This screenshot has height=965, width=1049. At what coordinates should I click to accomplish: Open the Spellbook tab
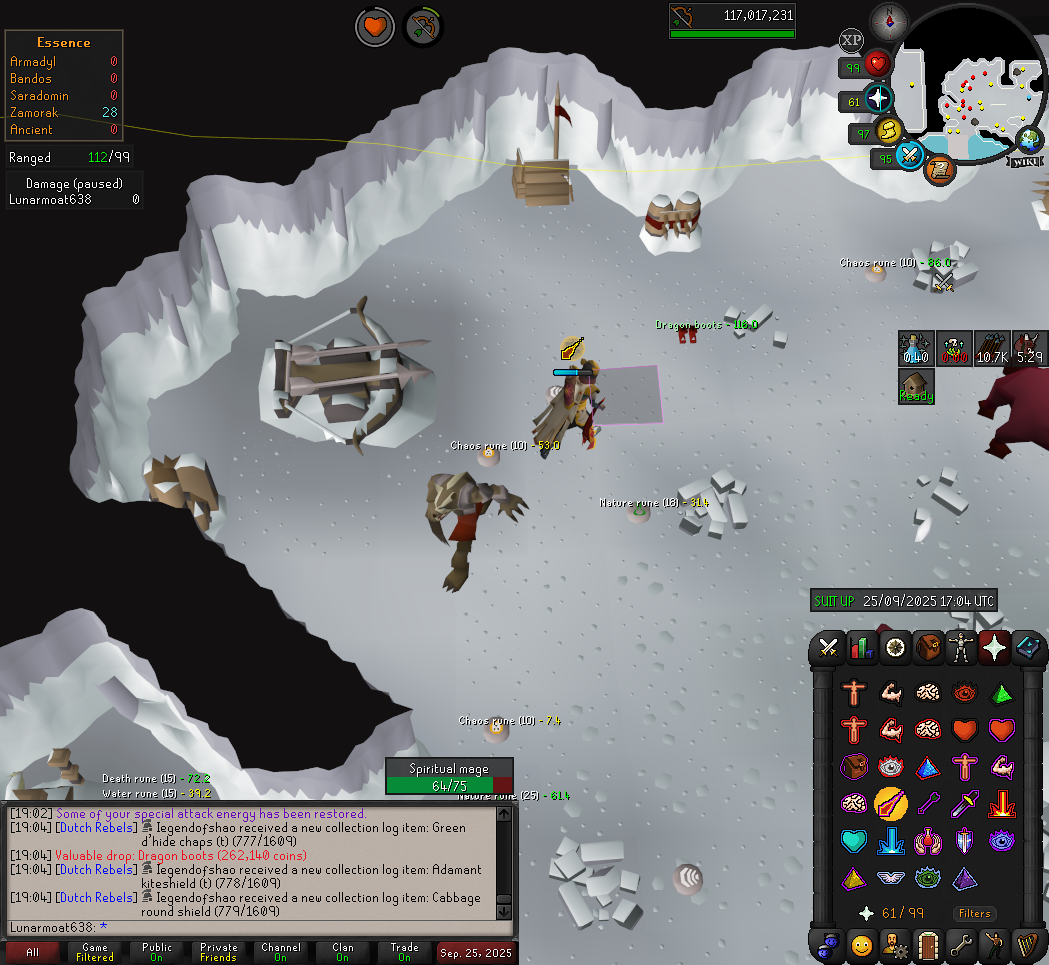(x=1027, y=648)
